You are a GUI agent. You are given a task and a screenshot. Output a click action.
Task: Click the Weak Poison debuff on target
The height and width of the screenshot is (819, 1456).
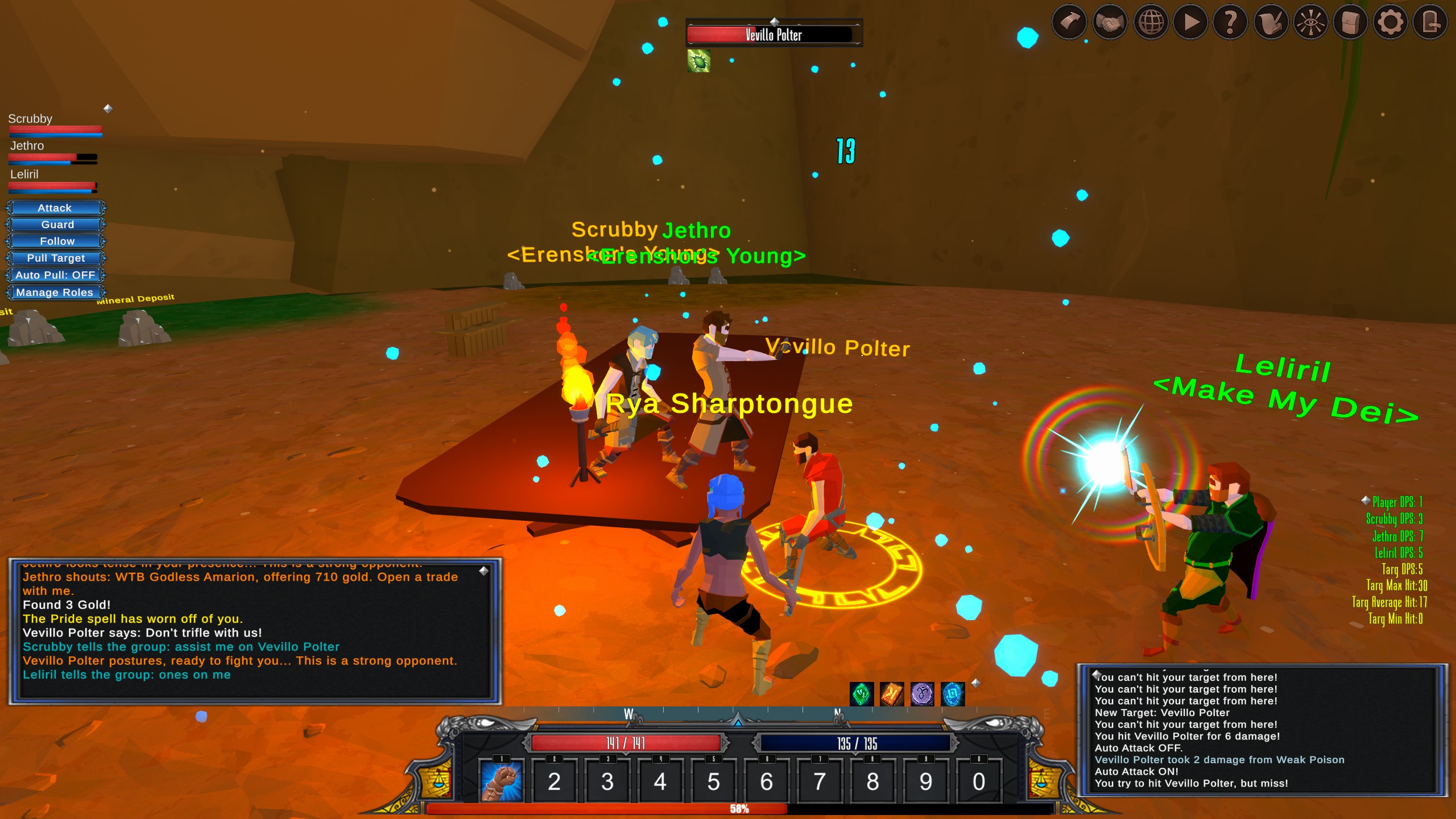[698, 61]
